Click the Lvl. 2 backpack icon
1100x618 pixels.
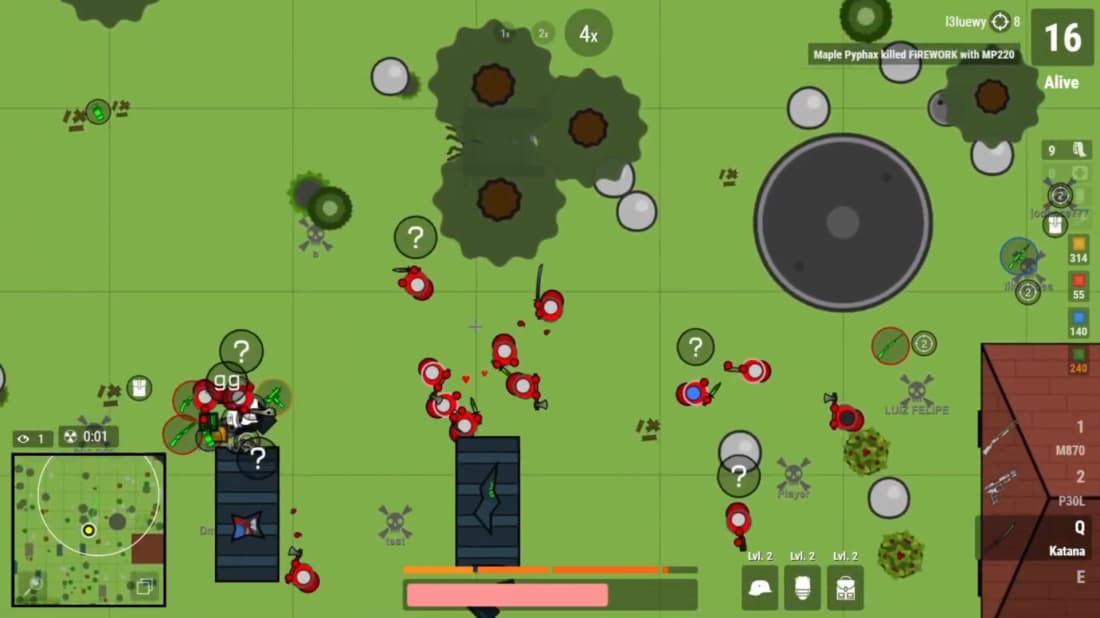(845, 588)
